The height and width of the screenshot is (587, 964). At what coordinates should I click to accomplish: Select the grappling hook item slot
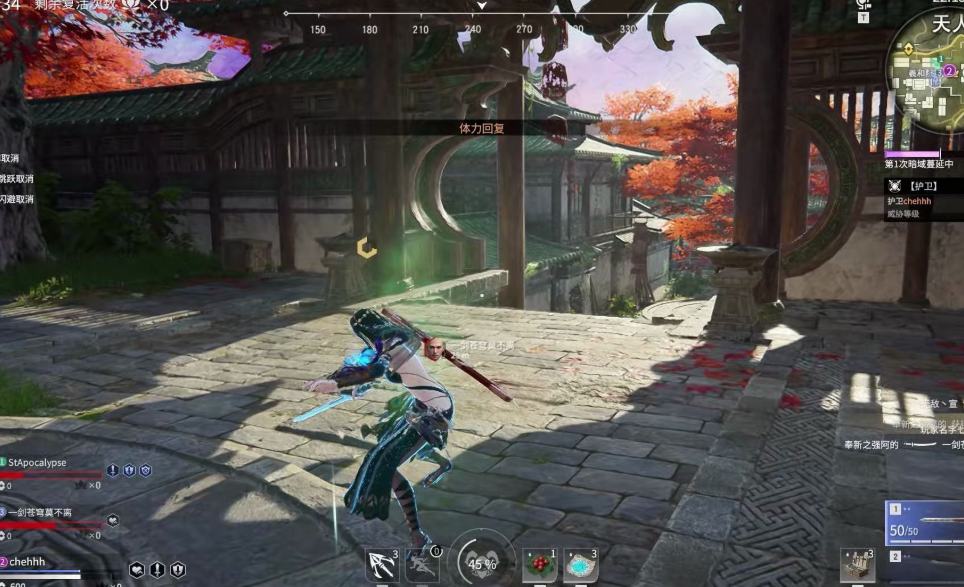point(382,566)
